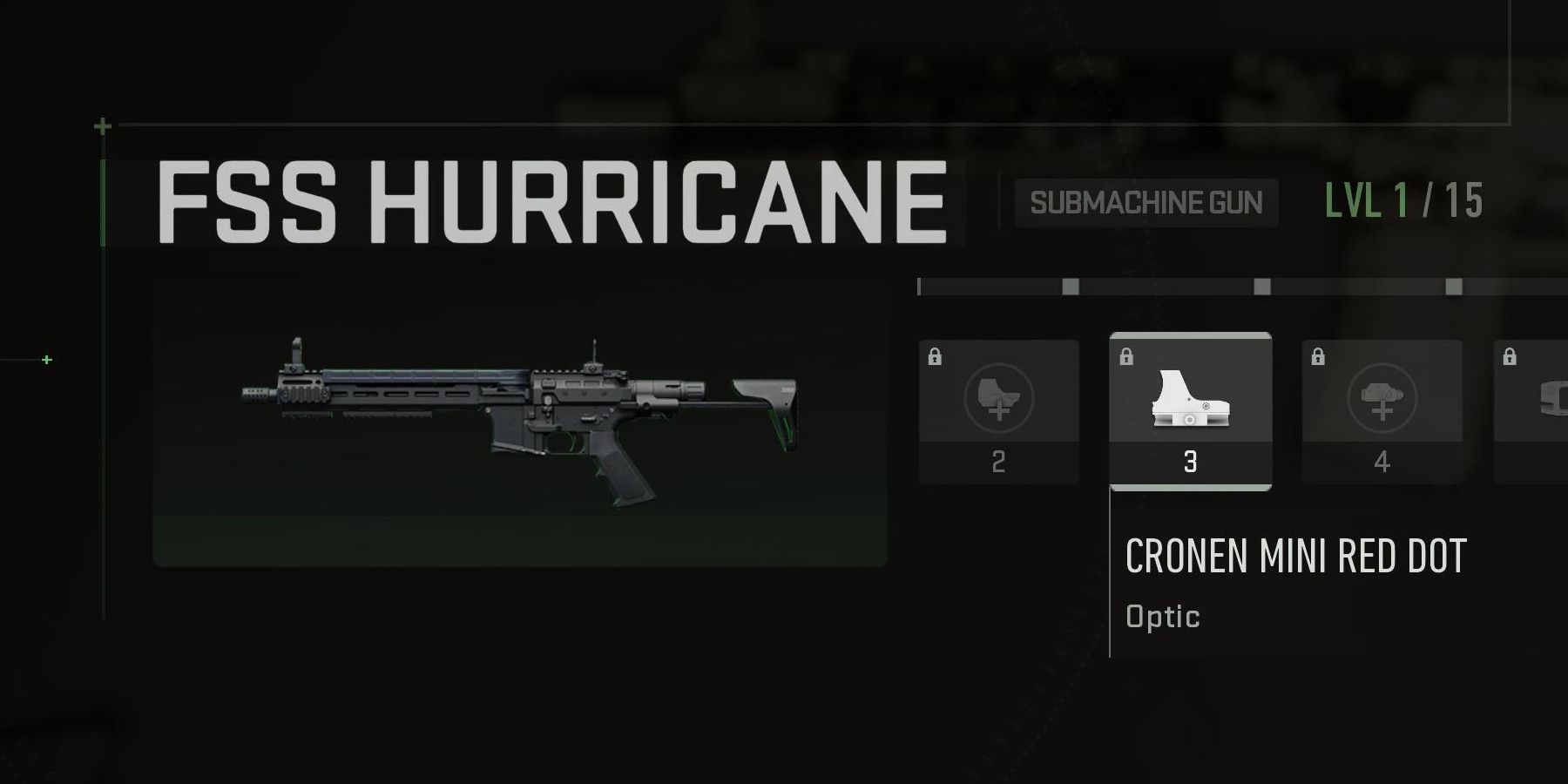This screenshot has height=784, width=1568.
Task: Click the highlighted bar atop the level 3 card
Action: (1189, 337)
